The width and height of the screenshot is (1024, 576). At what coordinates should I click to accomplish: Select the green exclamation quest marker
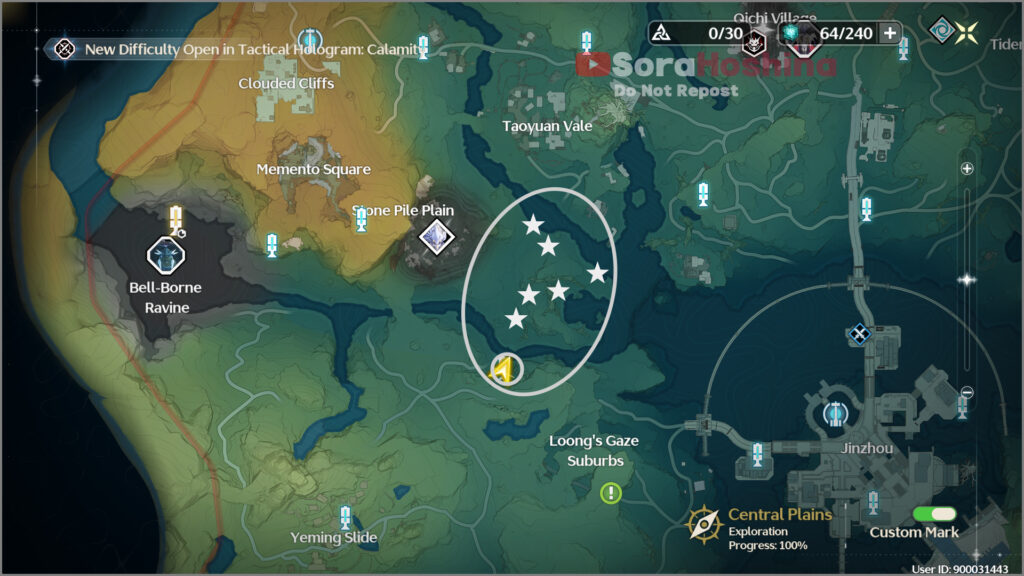pos(610,492)
